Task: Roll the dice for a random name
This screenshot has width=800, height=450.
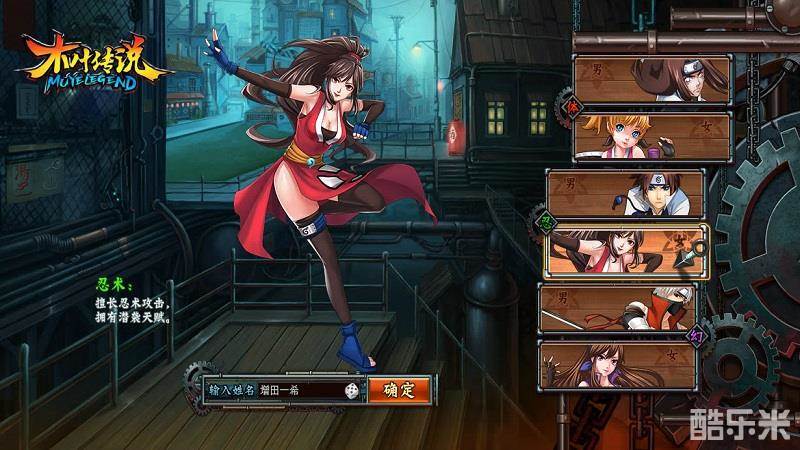Action: (x=353, y=390)
